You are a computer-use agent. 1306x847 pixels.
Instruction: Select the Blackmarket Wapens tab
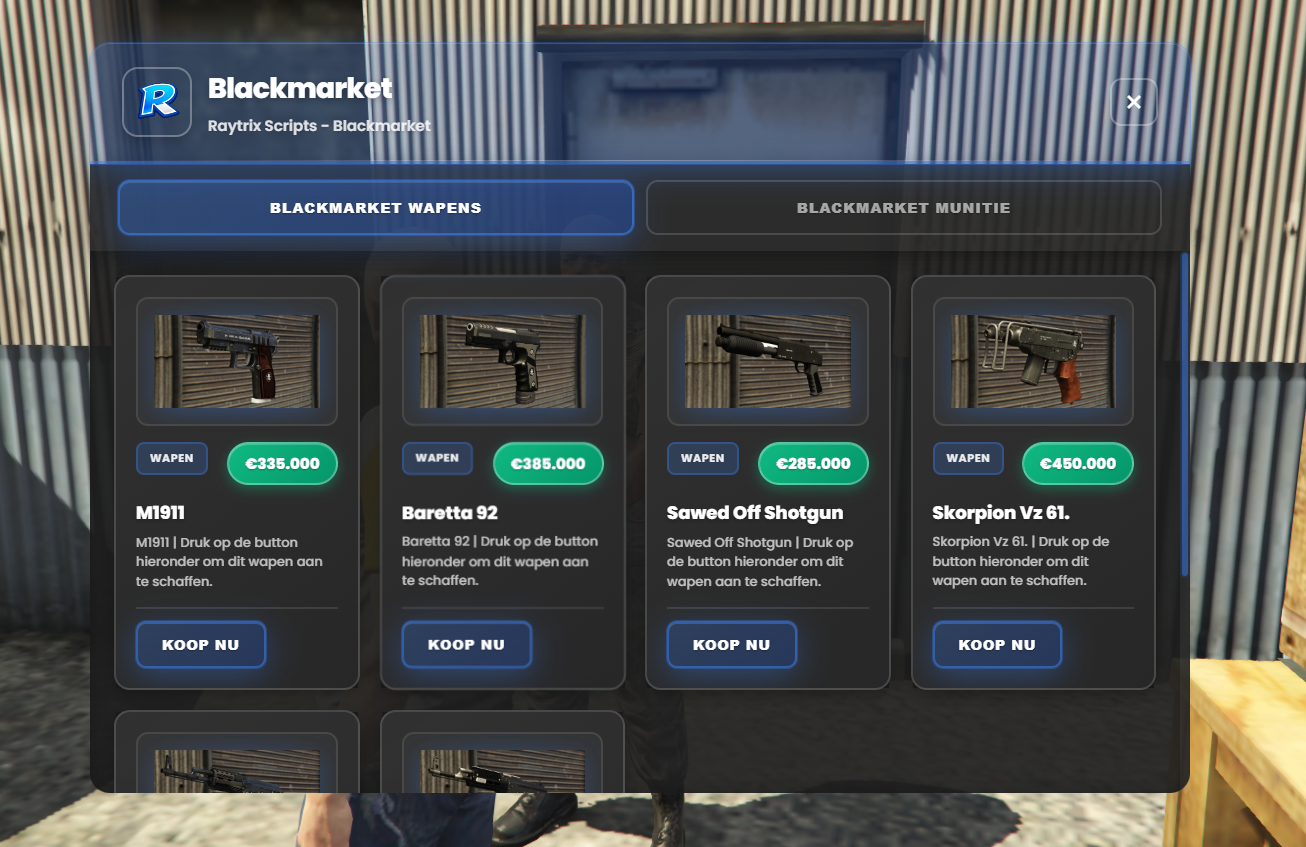375,207
